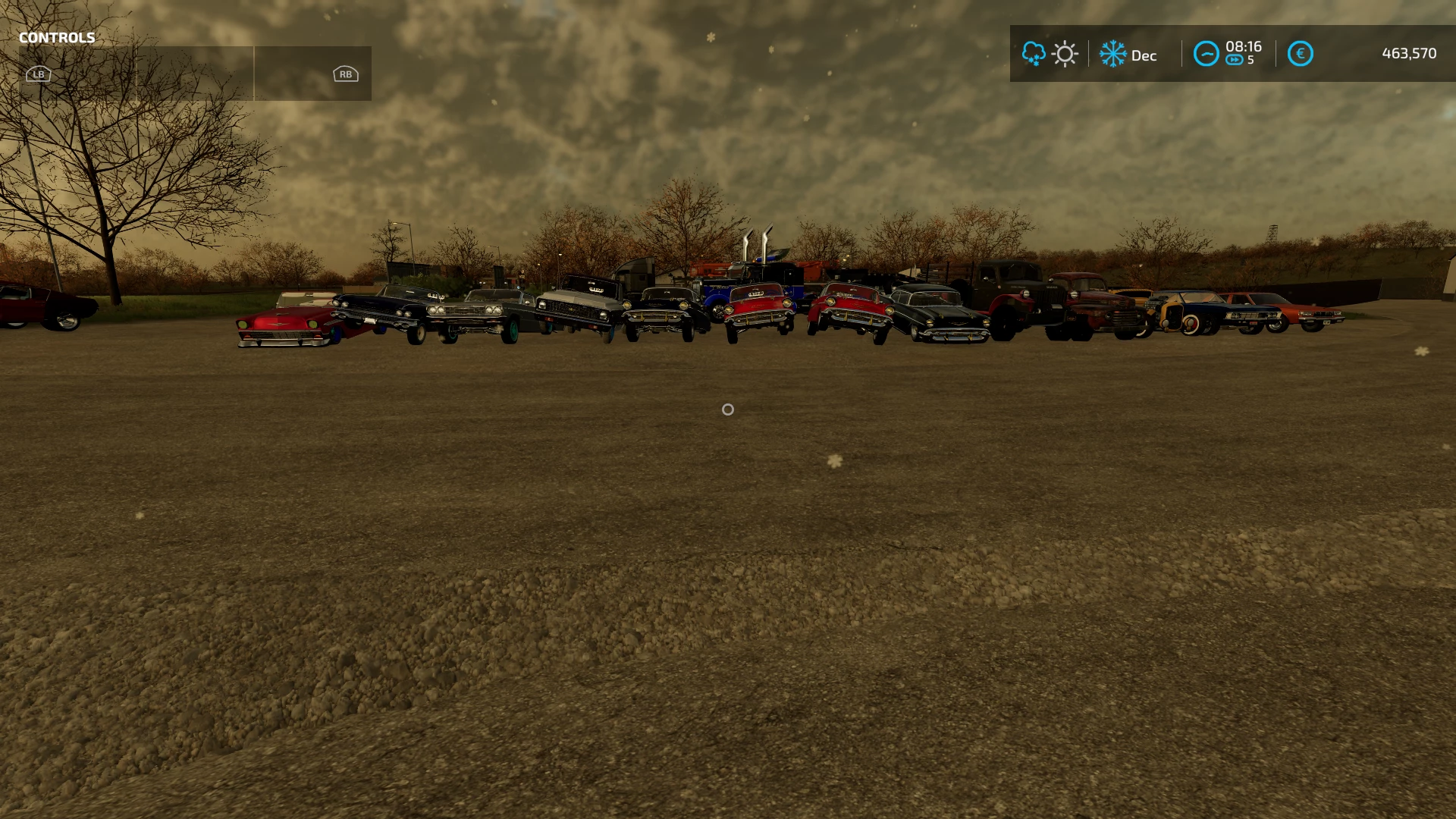Click the euro money icon

(x=1300, y=54)
